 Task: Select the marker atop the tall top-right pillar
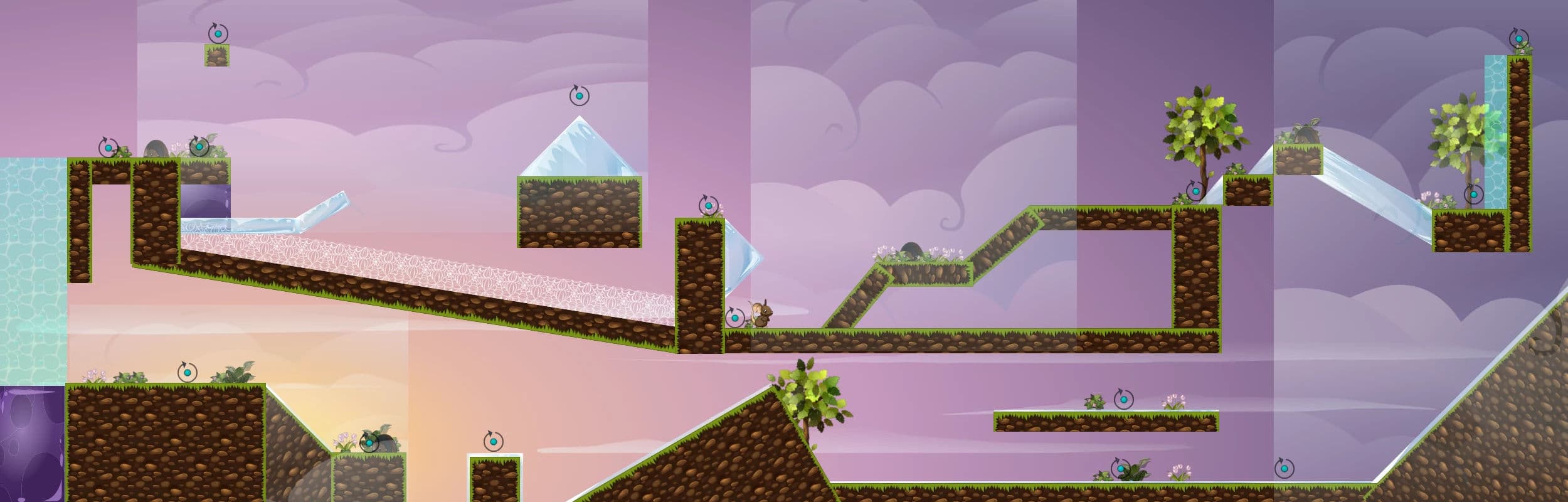1518,39
